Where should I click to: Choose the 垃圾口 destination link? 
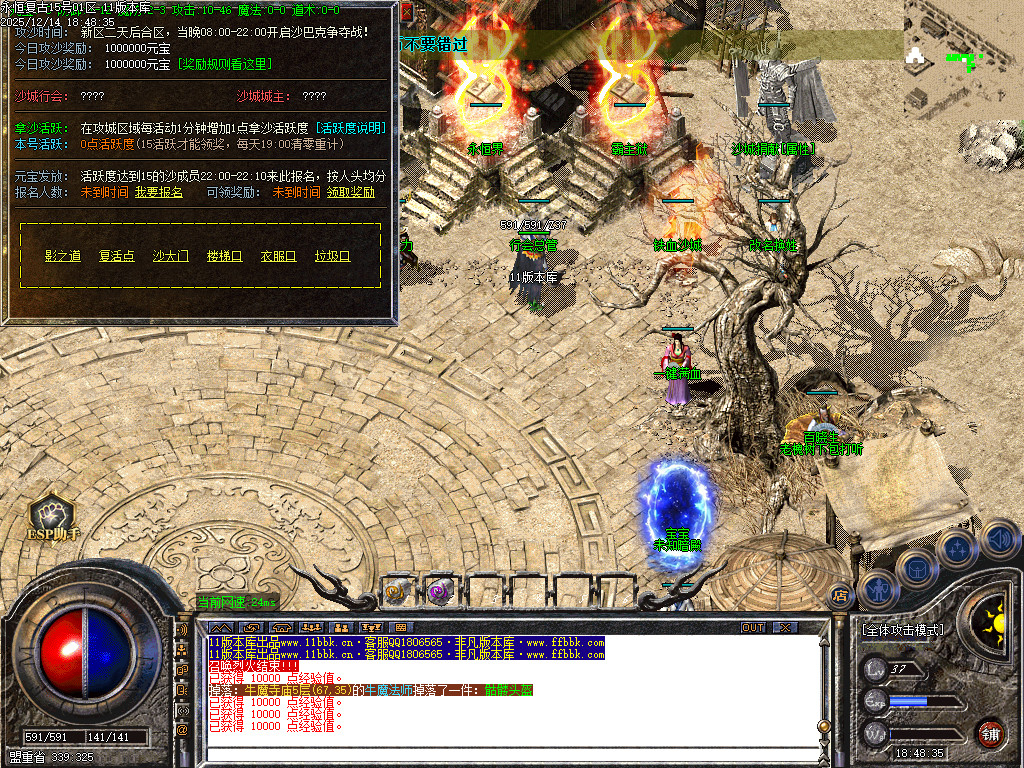tap(332, 256)
